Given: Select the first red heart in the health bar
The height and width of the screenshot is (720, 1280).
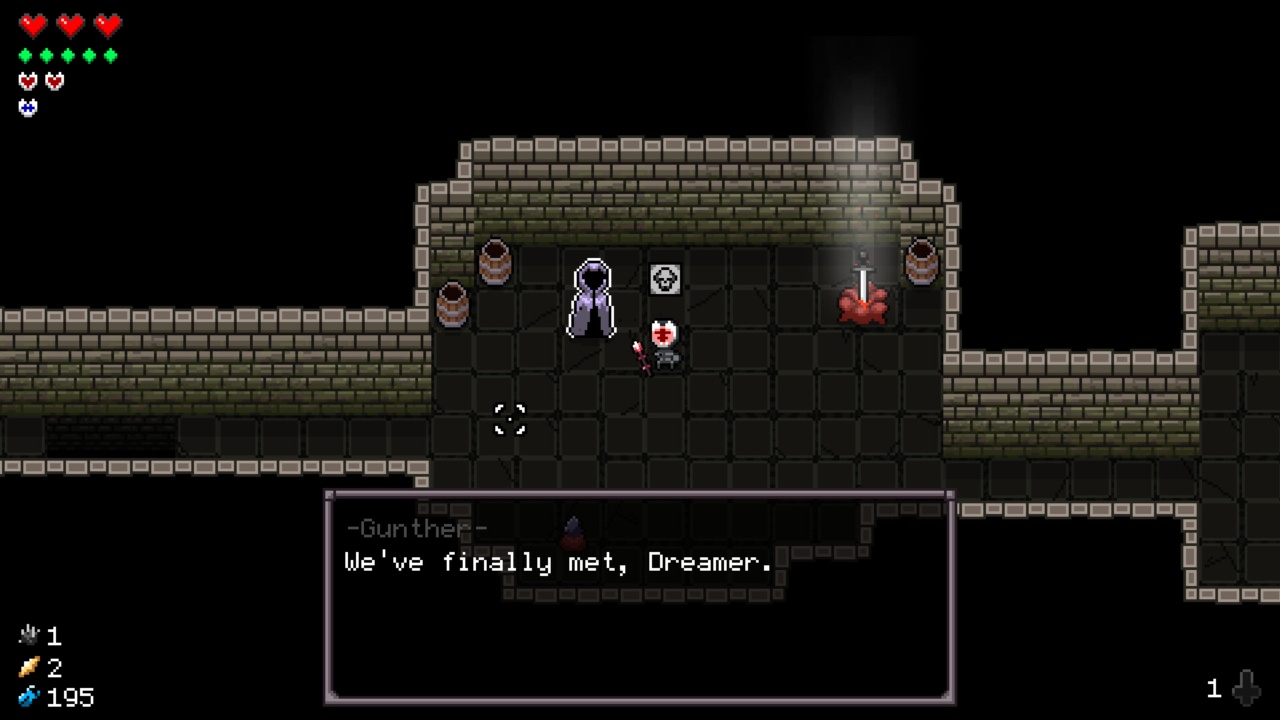Looking at the screenshot, I should pyautogui.click(x=33, y=25).
